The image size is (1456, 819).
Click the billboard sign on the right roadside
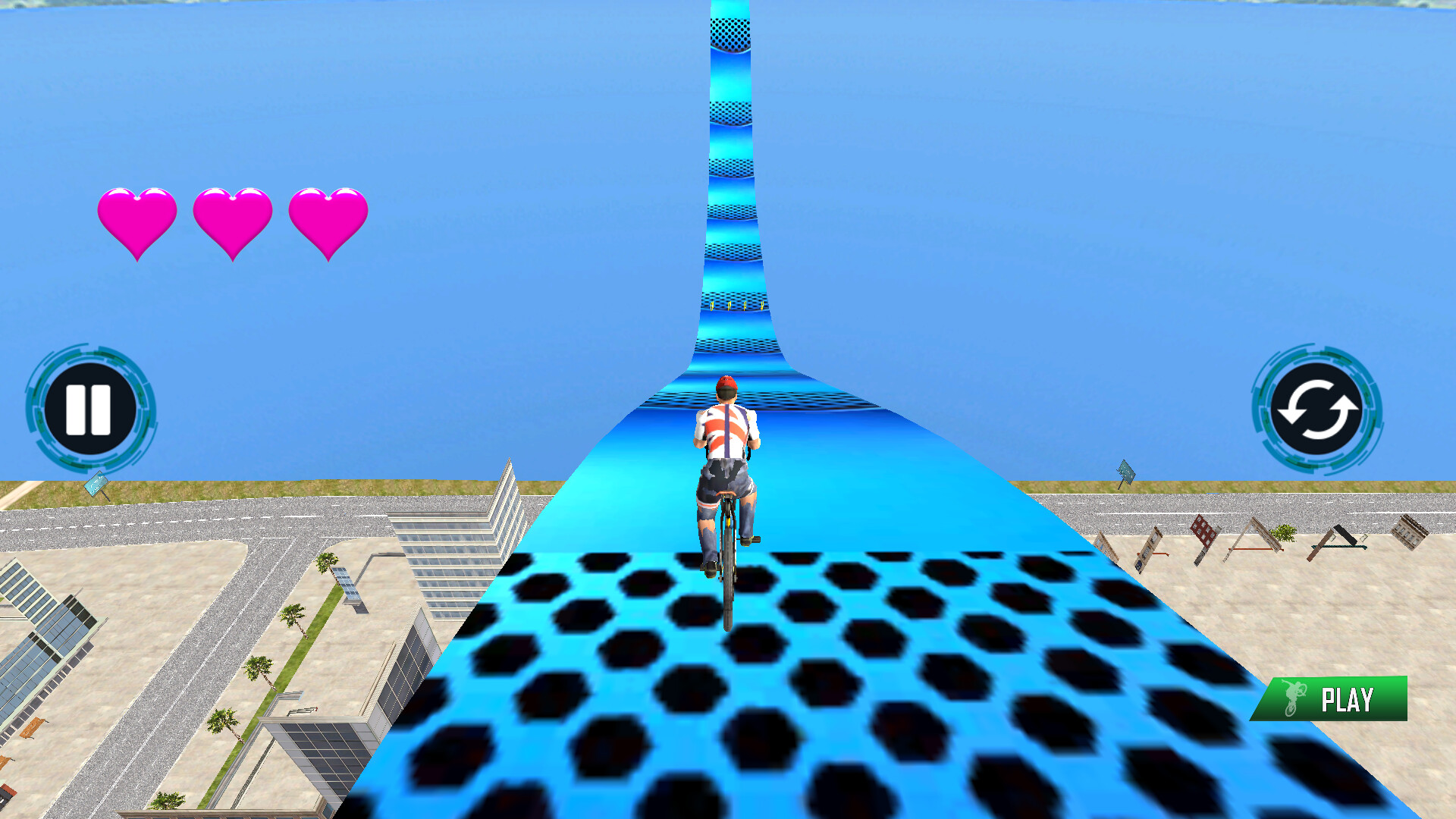(1125, 470)
